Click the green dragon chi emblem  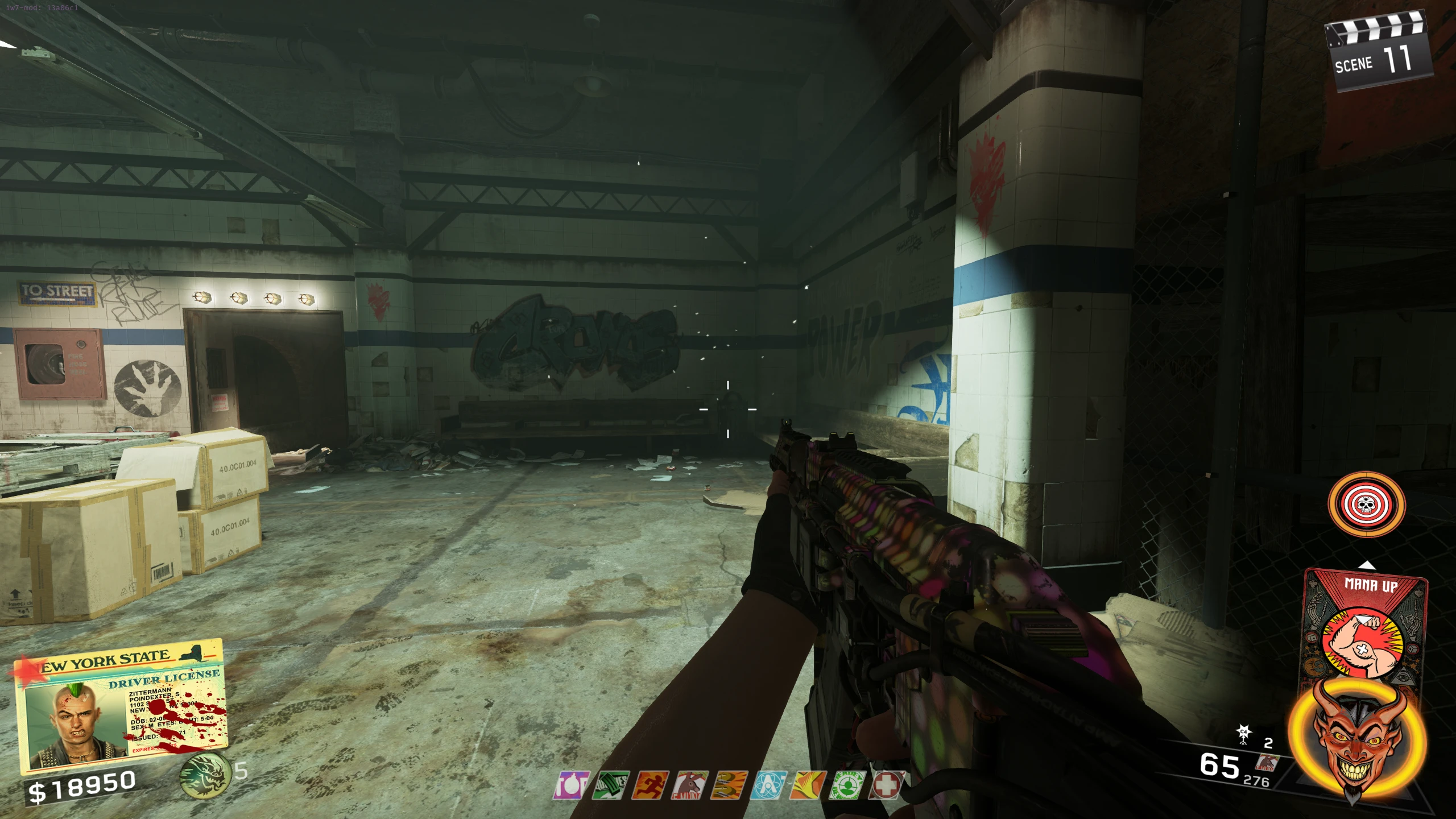click(x=205, y=775)
